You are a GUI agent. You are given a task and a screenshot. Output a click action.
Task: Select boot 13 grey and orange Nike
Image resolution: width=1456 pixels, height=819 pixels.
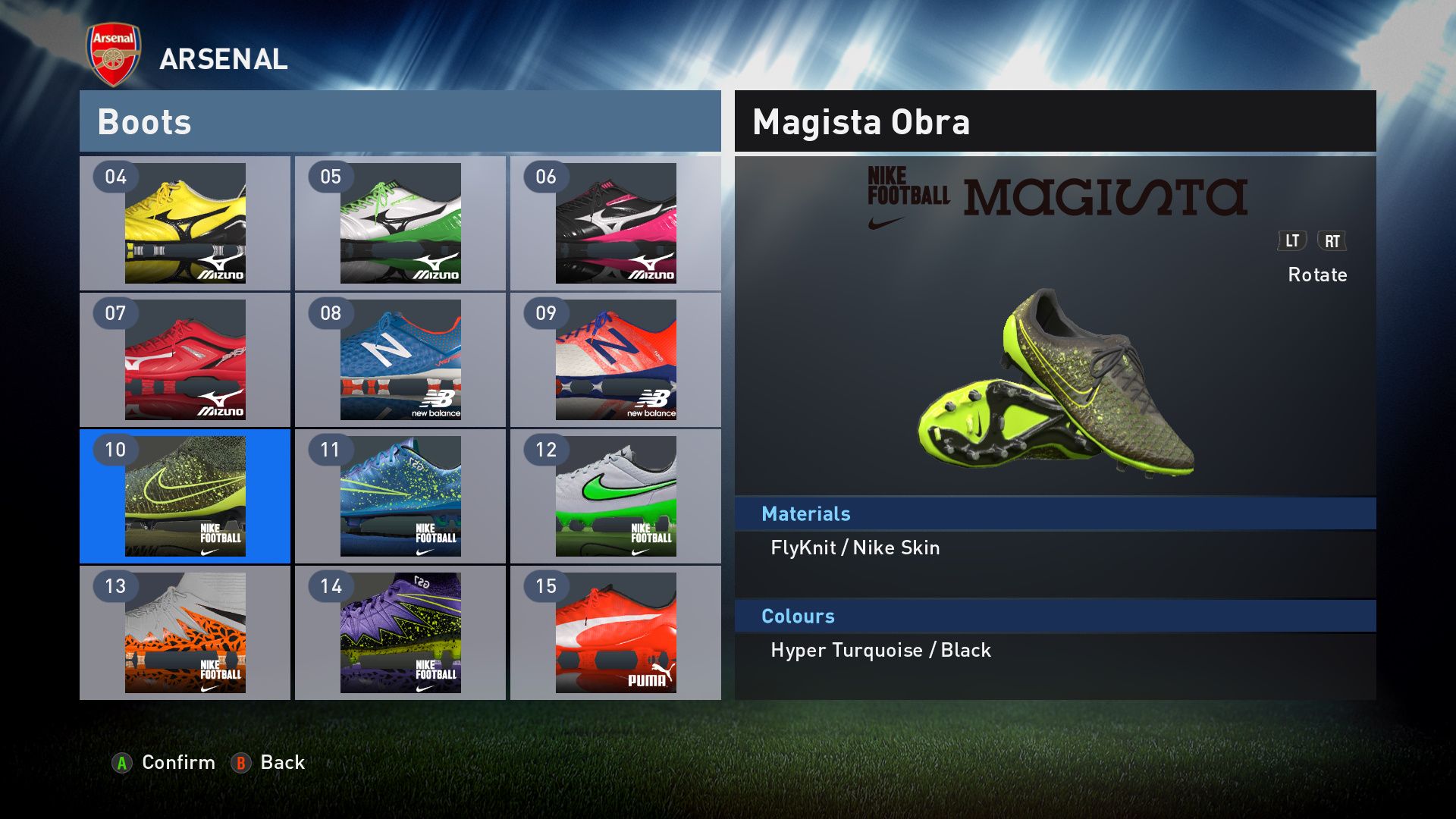(185, 632)
